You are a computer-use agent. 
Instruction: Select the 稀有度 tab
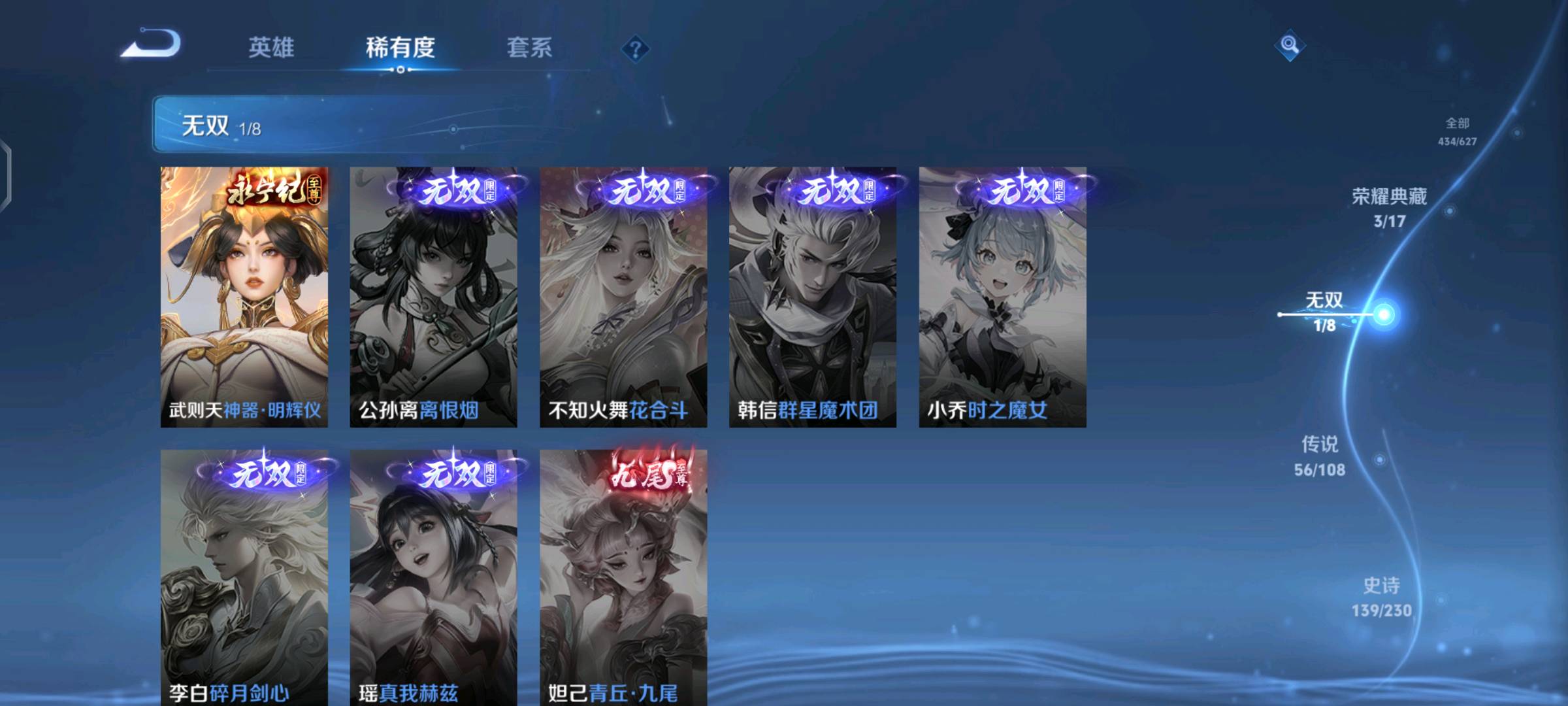click(x=400, y=48)
